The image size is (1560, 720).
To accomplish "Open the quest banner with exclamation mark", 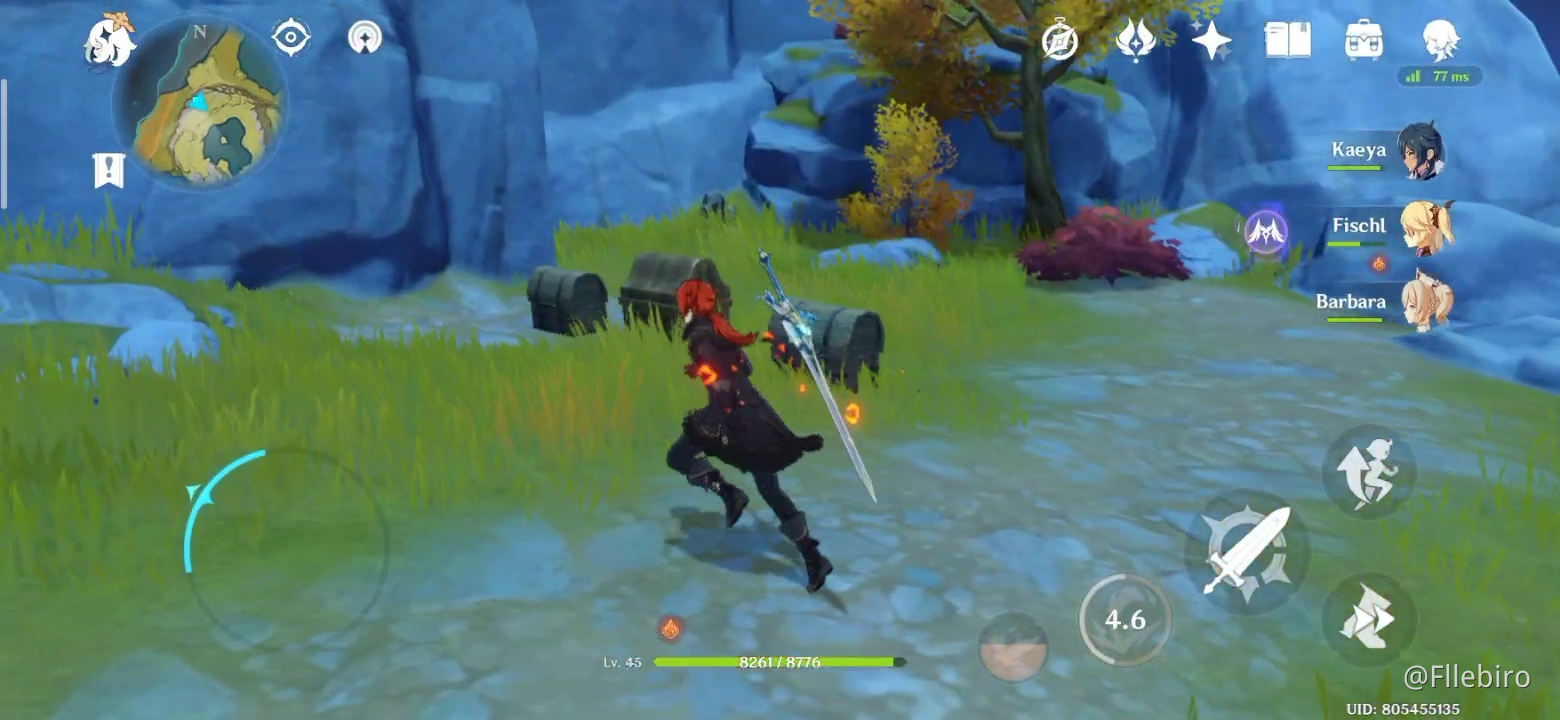I will 108,170.
